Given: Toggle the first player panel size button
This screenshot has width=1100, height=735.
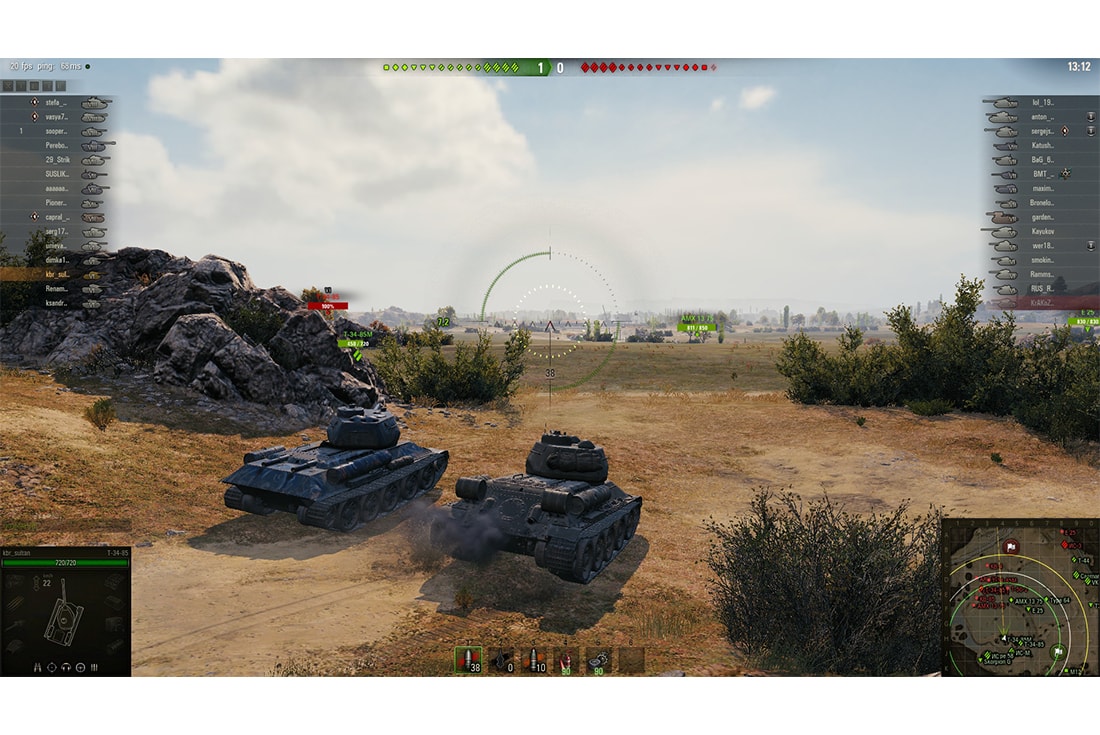Looking at the screenshot, I should (x=8, y=86).
